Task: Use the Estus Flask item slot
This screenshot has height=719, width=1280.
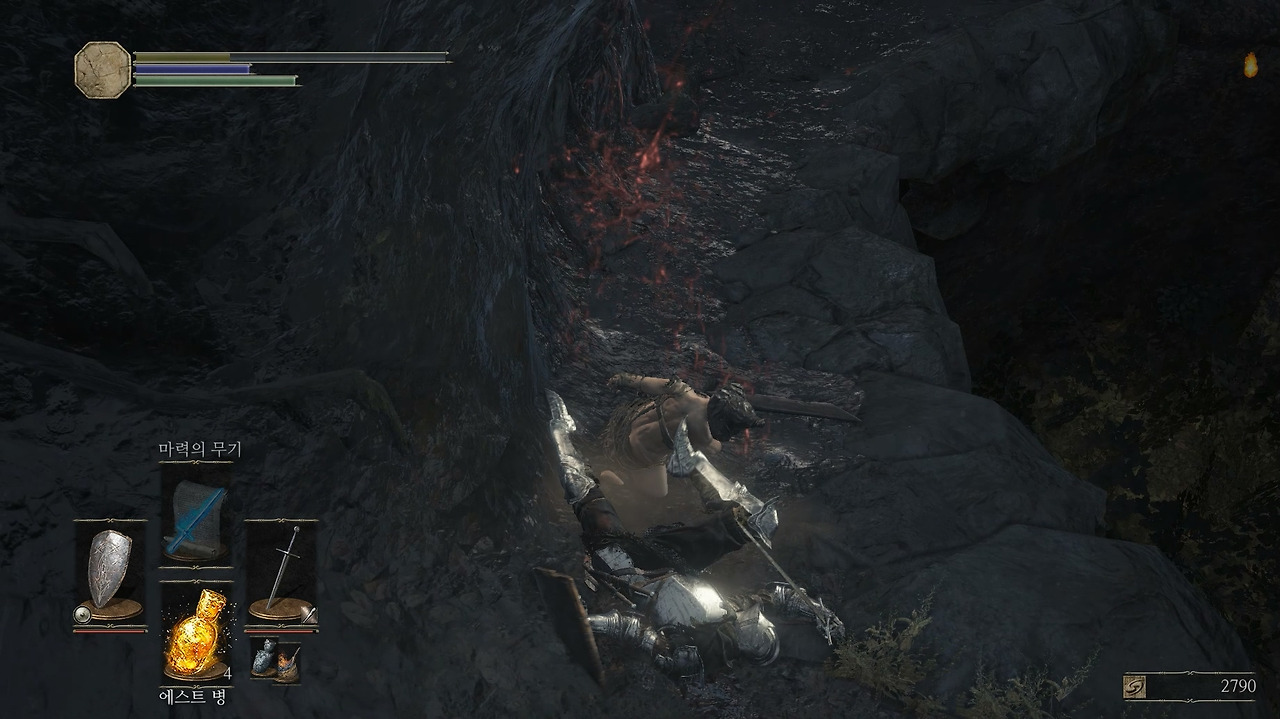Action: point(196,633)
